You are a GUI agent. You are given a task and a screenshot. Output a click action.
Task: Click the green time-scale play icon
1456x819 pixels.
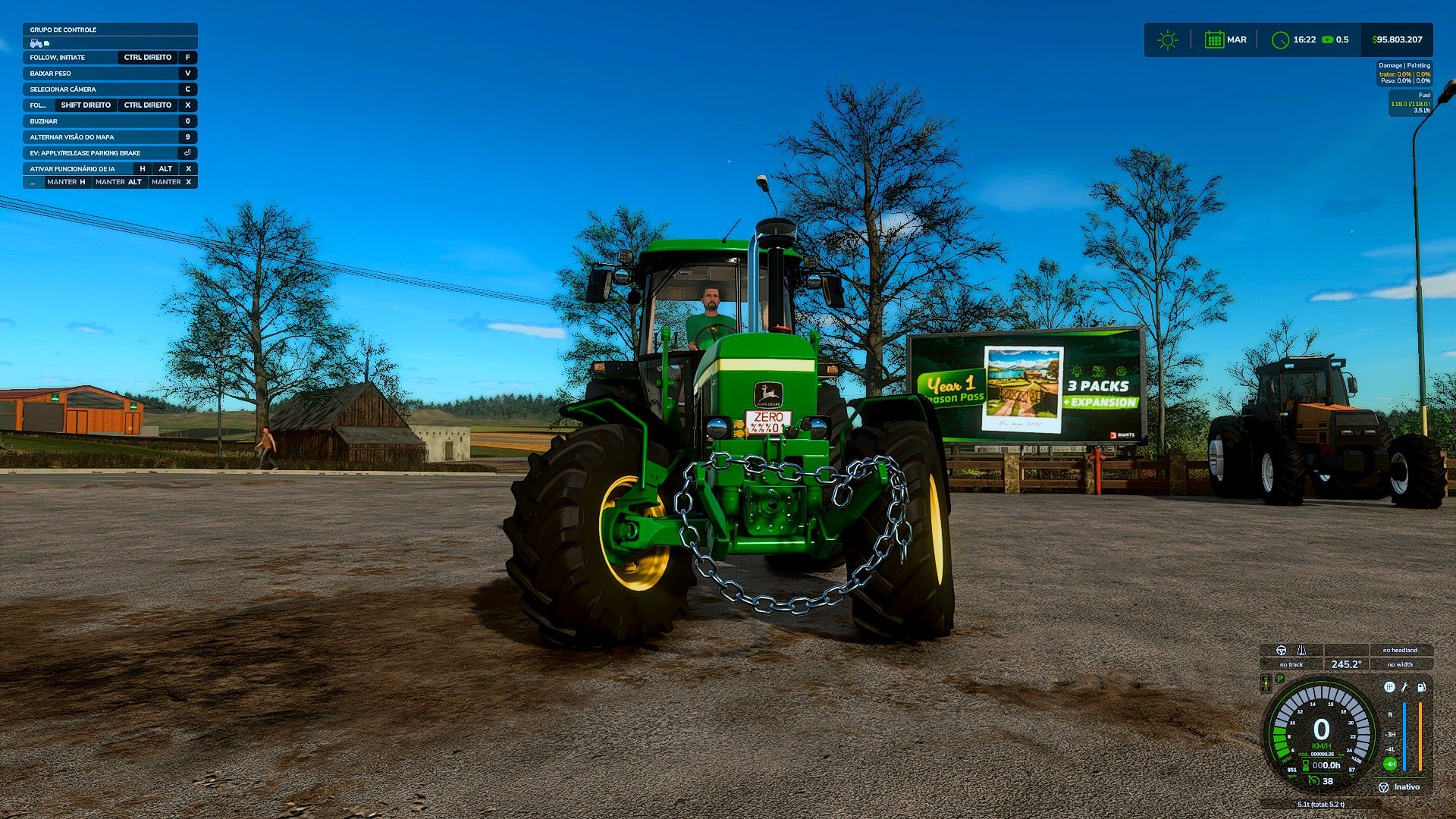coord(1327,40)
